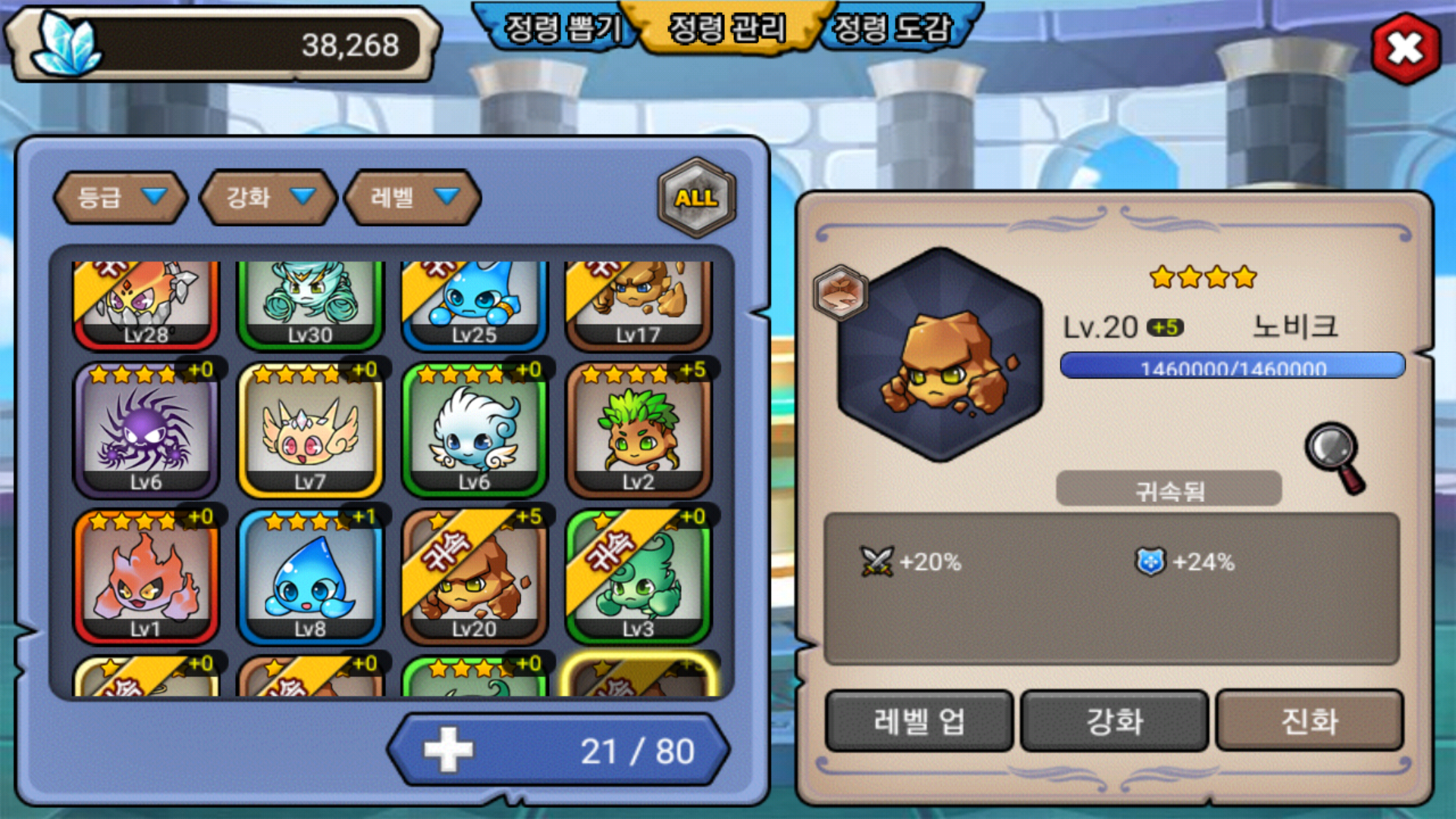Choose the fire spirit Lv1
Screen dimensions: 1456x819
(146, 578)
